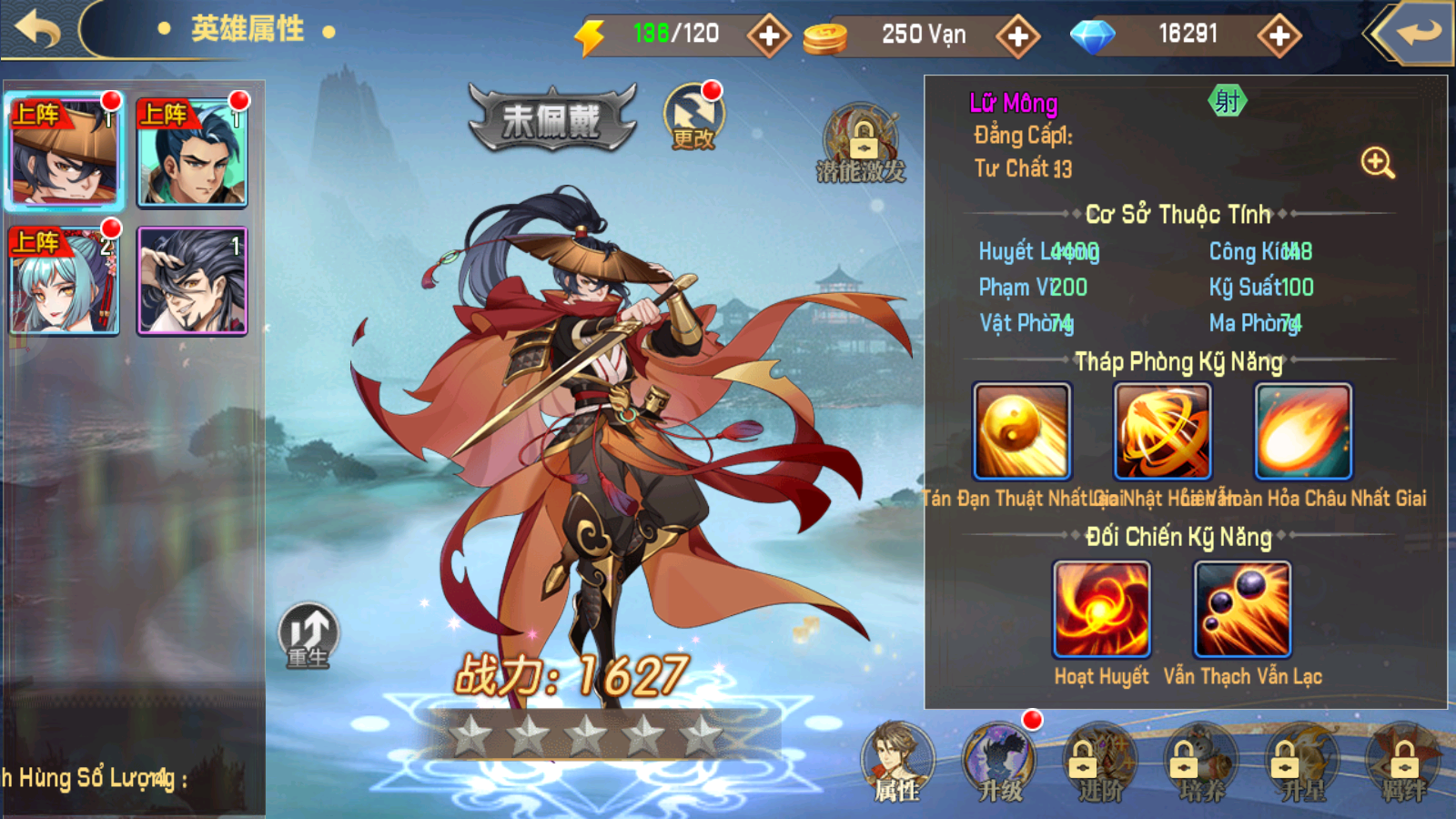
Task: Add more energy with the plus button
Action: (x=769, y=35)
